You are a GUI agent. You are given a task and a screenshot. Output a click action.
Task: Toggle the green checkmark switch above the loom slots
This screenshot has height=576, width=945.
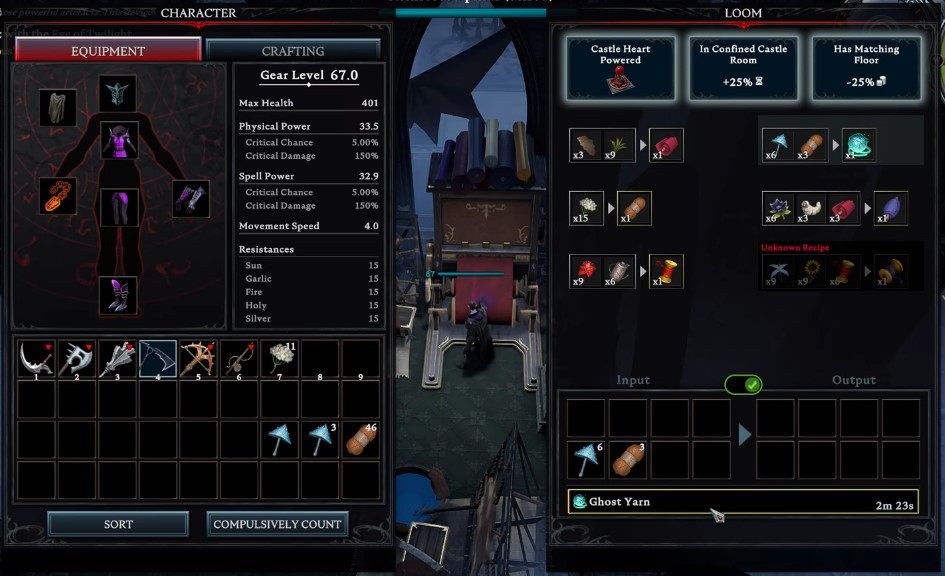[x=743, y=384]
